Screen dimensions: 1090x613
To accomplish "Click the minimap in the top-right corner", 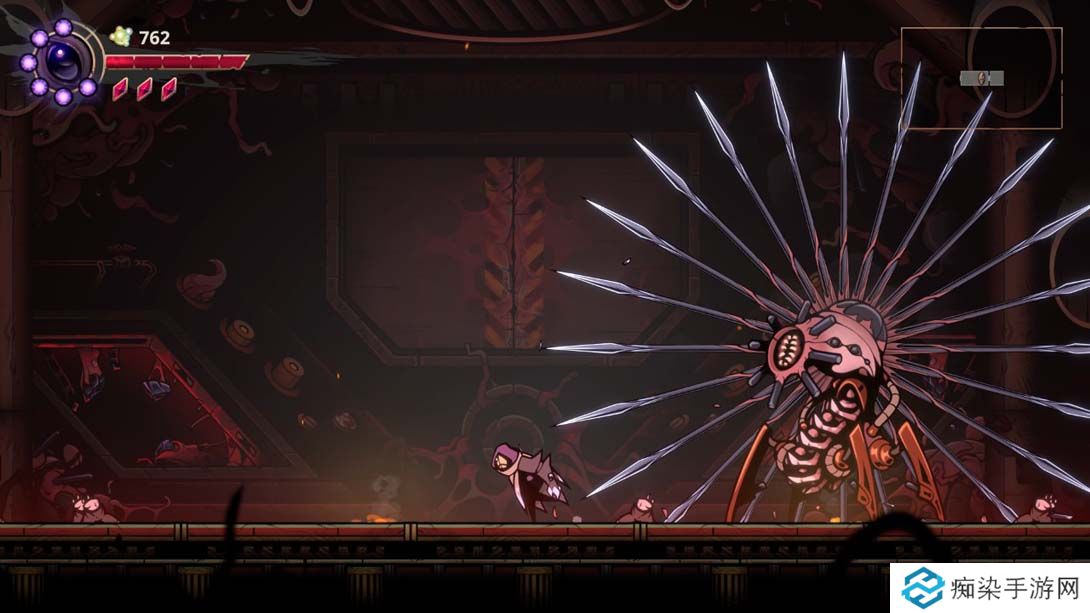I will point(981,78).
